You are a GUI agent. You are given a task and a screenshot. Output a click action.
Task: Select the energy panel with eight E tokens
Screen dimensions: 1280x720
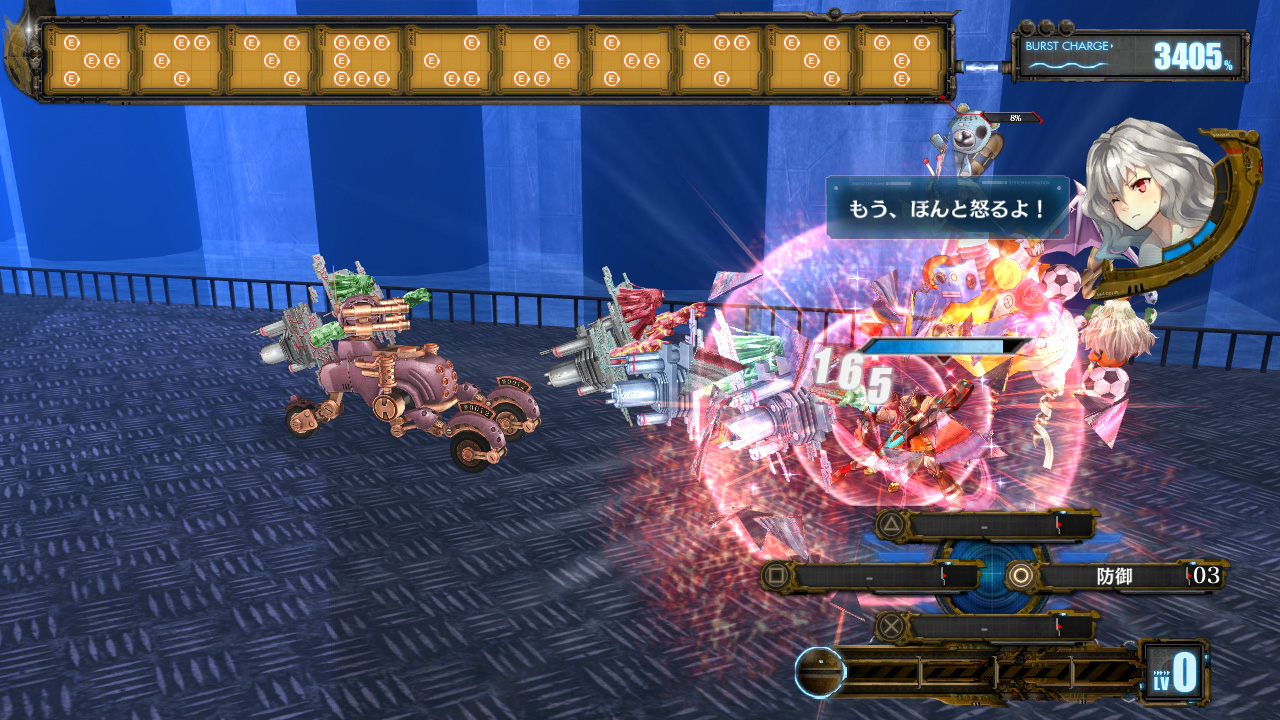tap(360, 60)
